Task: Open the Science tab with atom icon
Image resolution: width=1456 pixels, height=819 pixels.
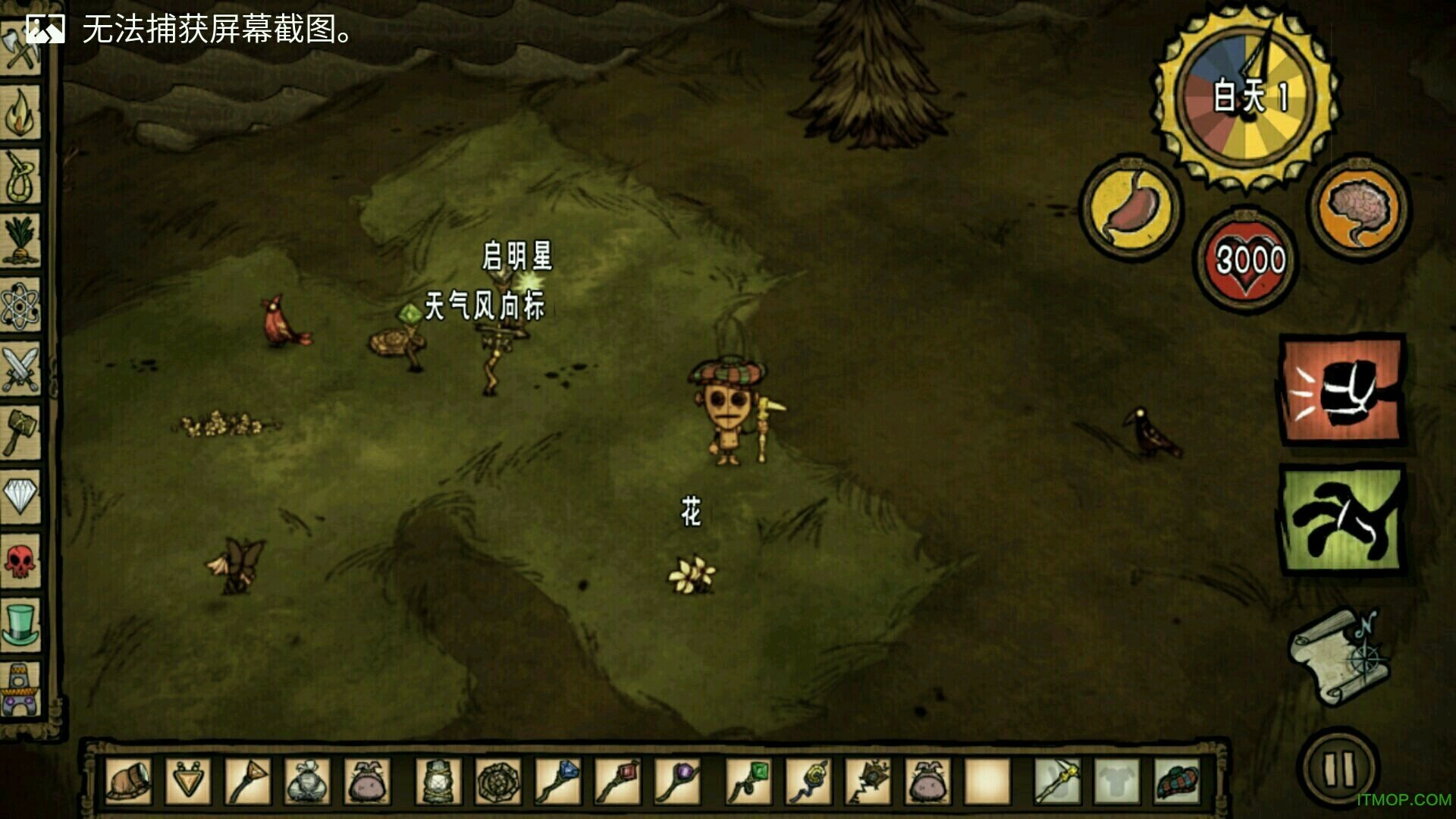Action: [x=20, y=306]
